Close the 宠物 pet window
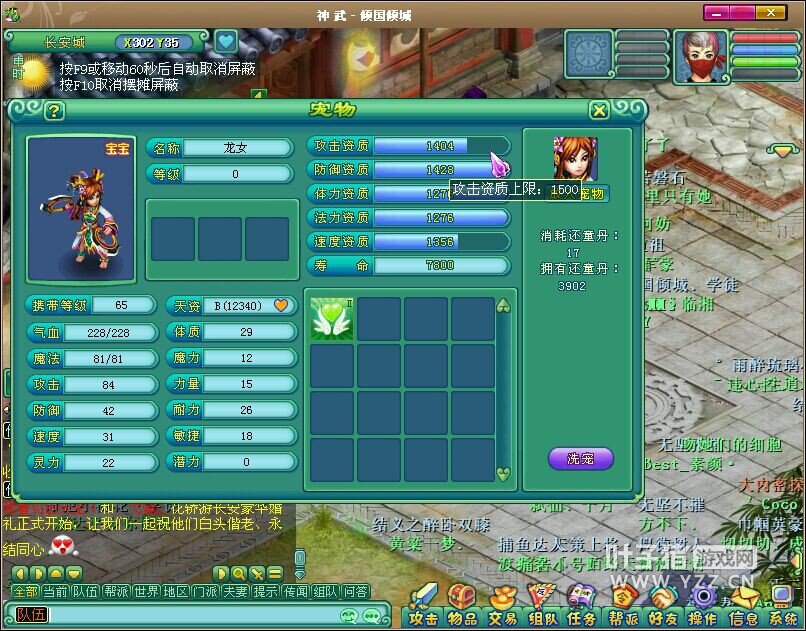This screenshot has height=631, width=806. (x=599, y=110)
